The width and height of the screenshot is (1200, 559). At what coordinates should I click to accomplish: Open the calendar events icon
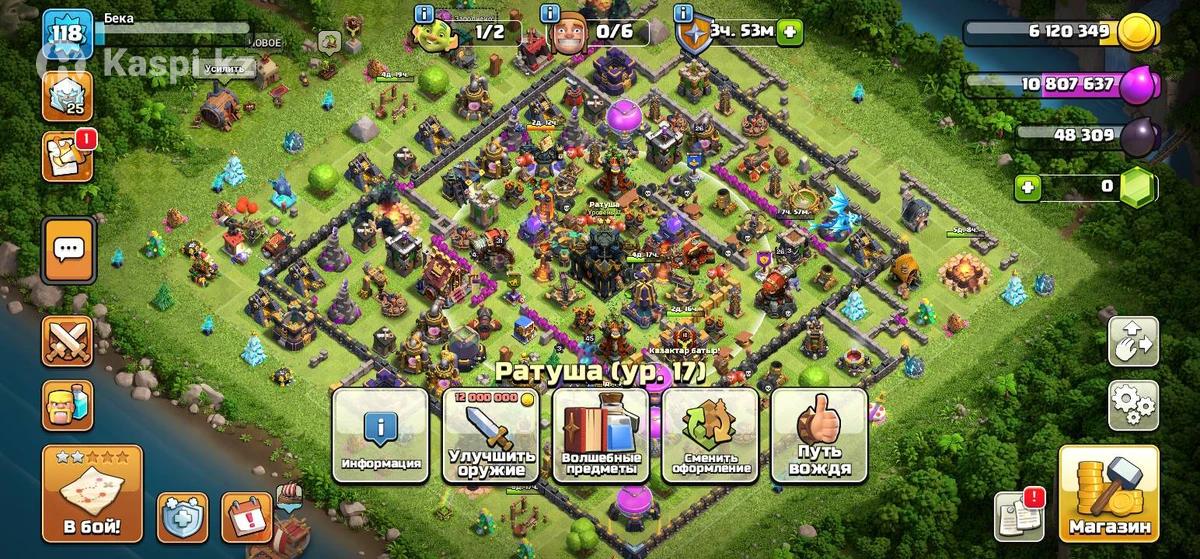coord(246,517)
